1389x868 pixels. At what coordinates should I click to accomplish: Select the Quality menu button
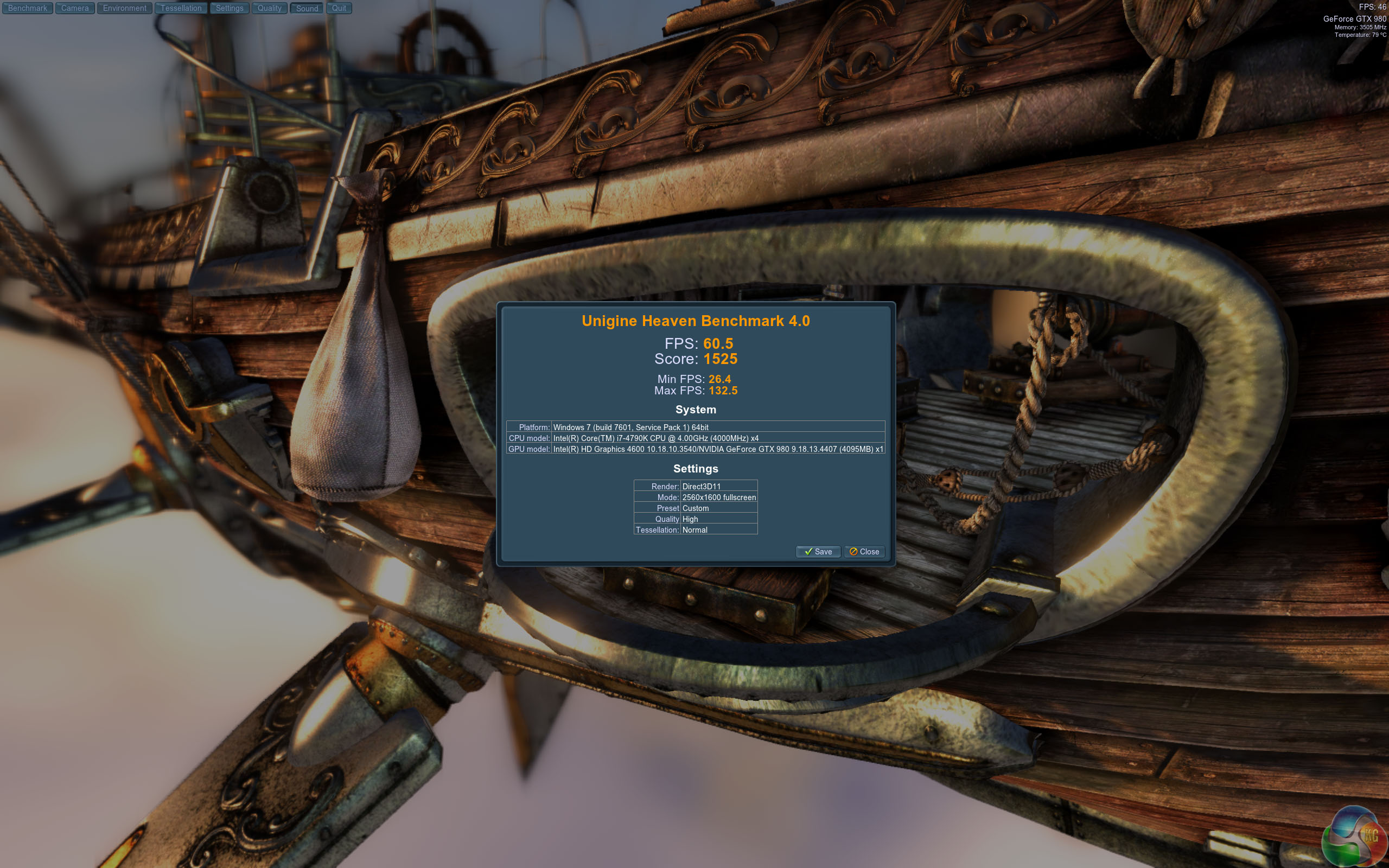pyautogui.click(x=269, y=8)
